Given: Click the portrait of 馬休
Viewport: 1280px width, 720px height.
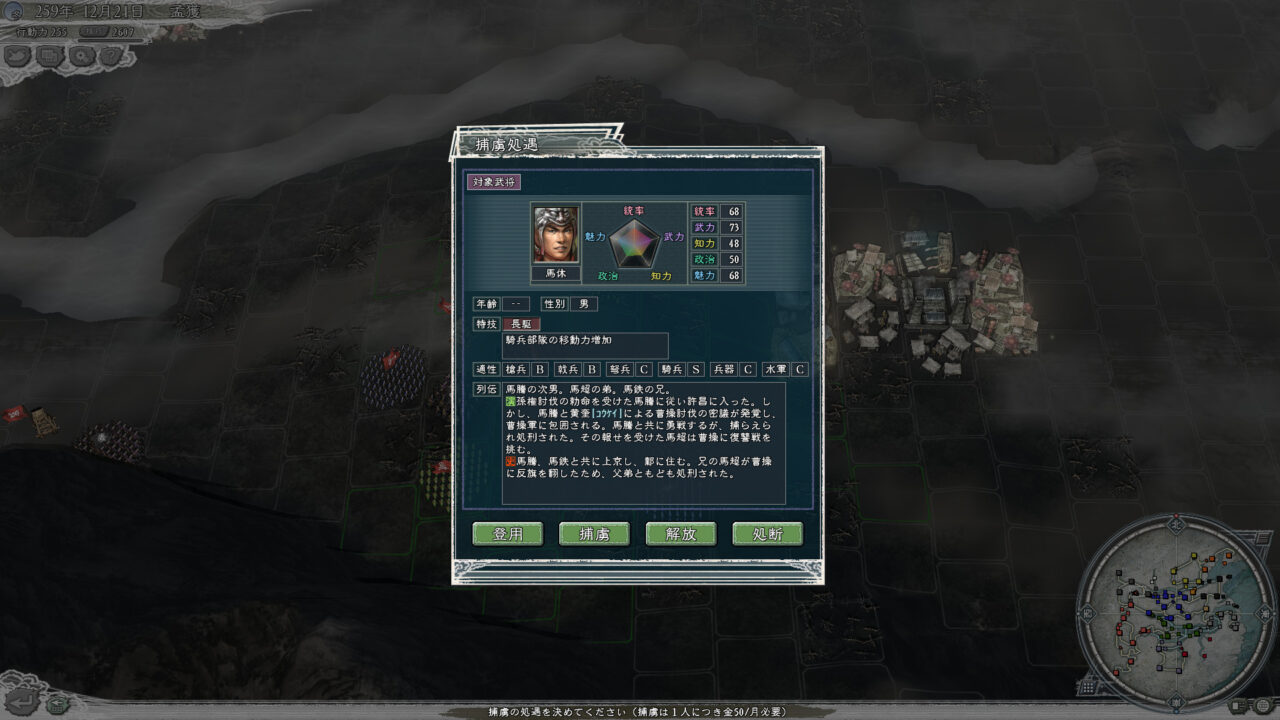Looking at the screenshot, I should click(555, 235).
